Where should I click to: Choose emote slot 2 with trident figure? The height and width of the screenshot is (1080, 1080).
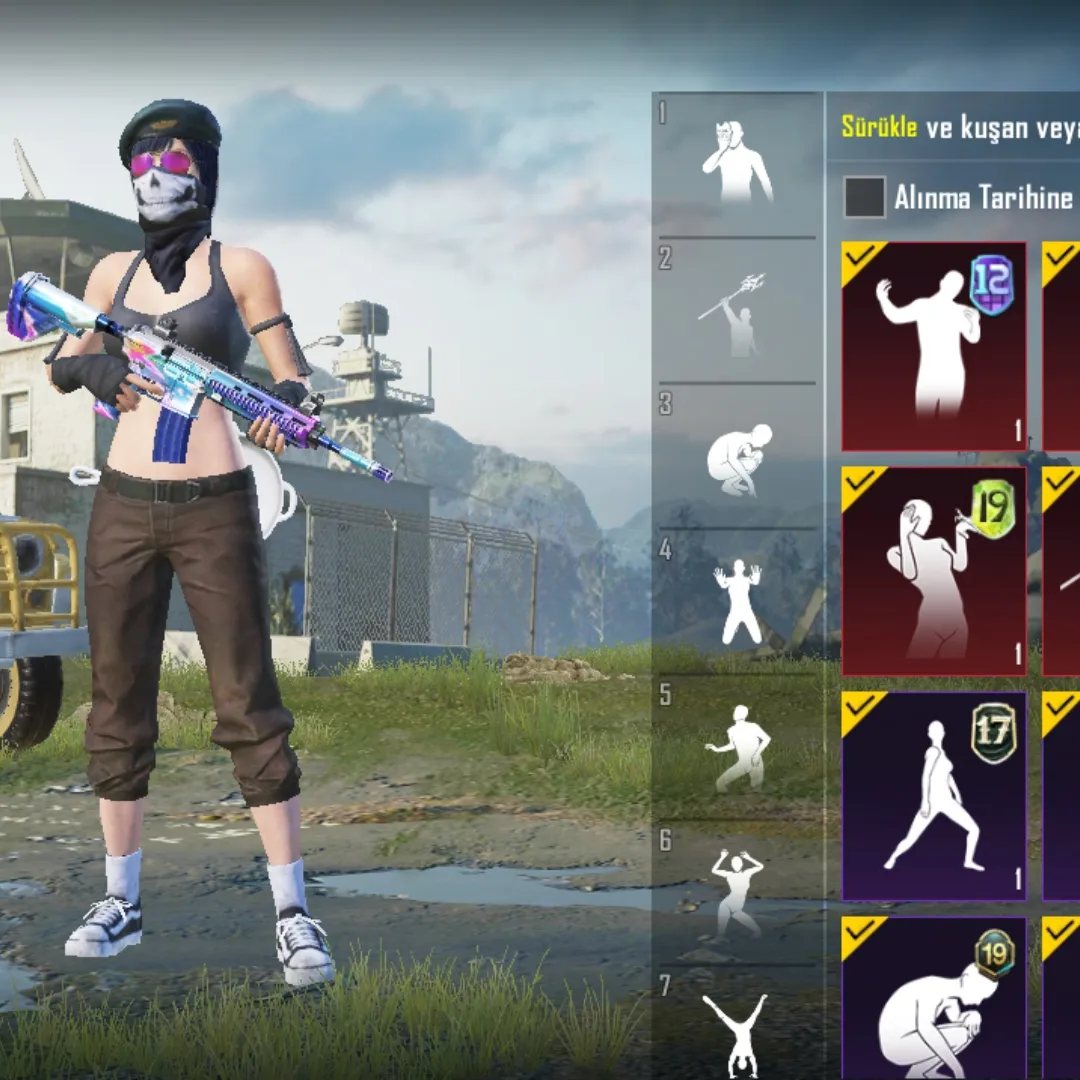click(x=738, y=312)
